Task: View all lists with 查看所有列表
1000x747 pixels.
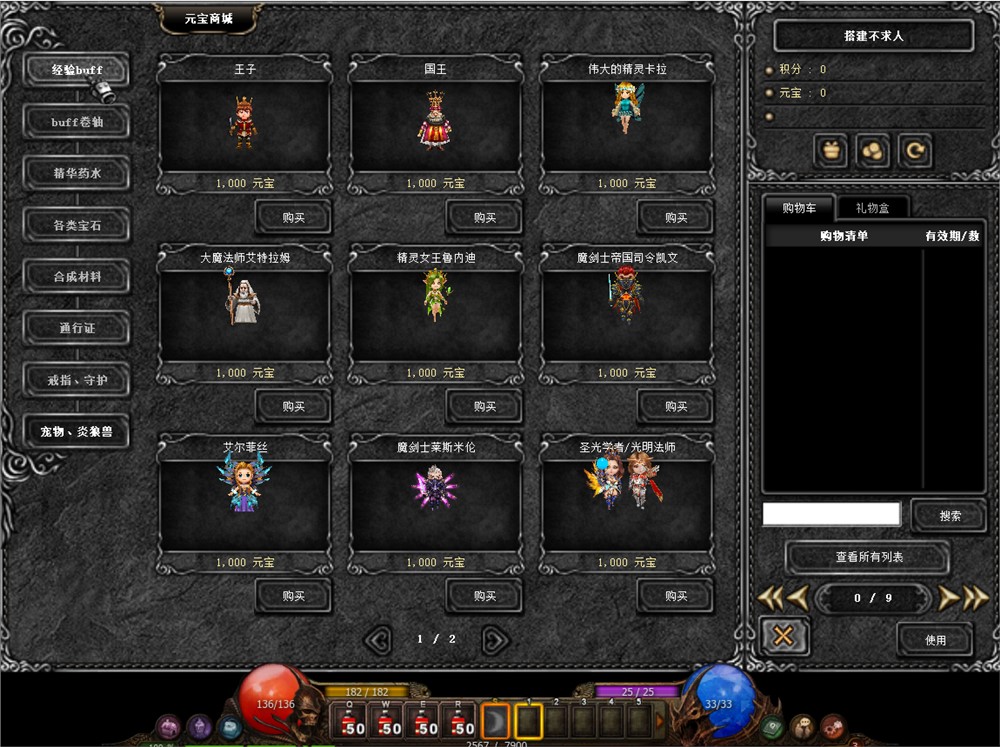Action: click(x=868, y=557)
